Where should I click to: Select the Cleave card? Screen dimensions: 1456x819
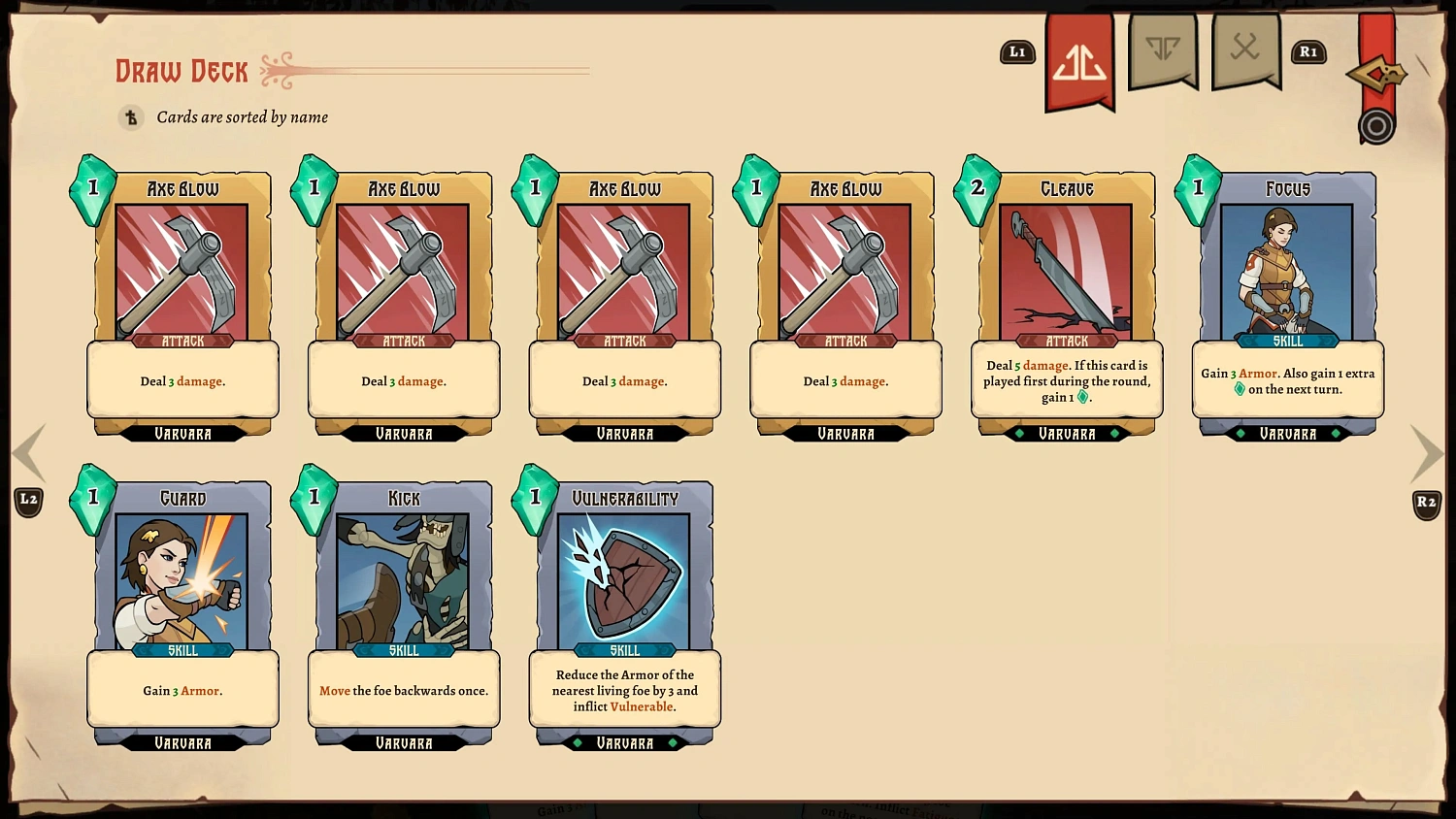tap(1066, 301)
